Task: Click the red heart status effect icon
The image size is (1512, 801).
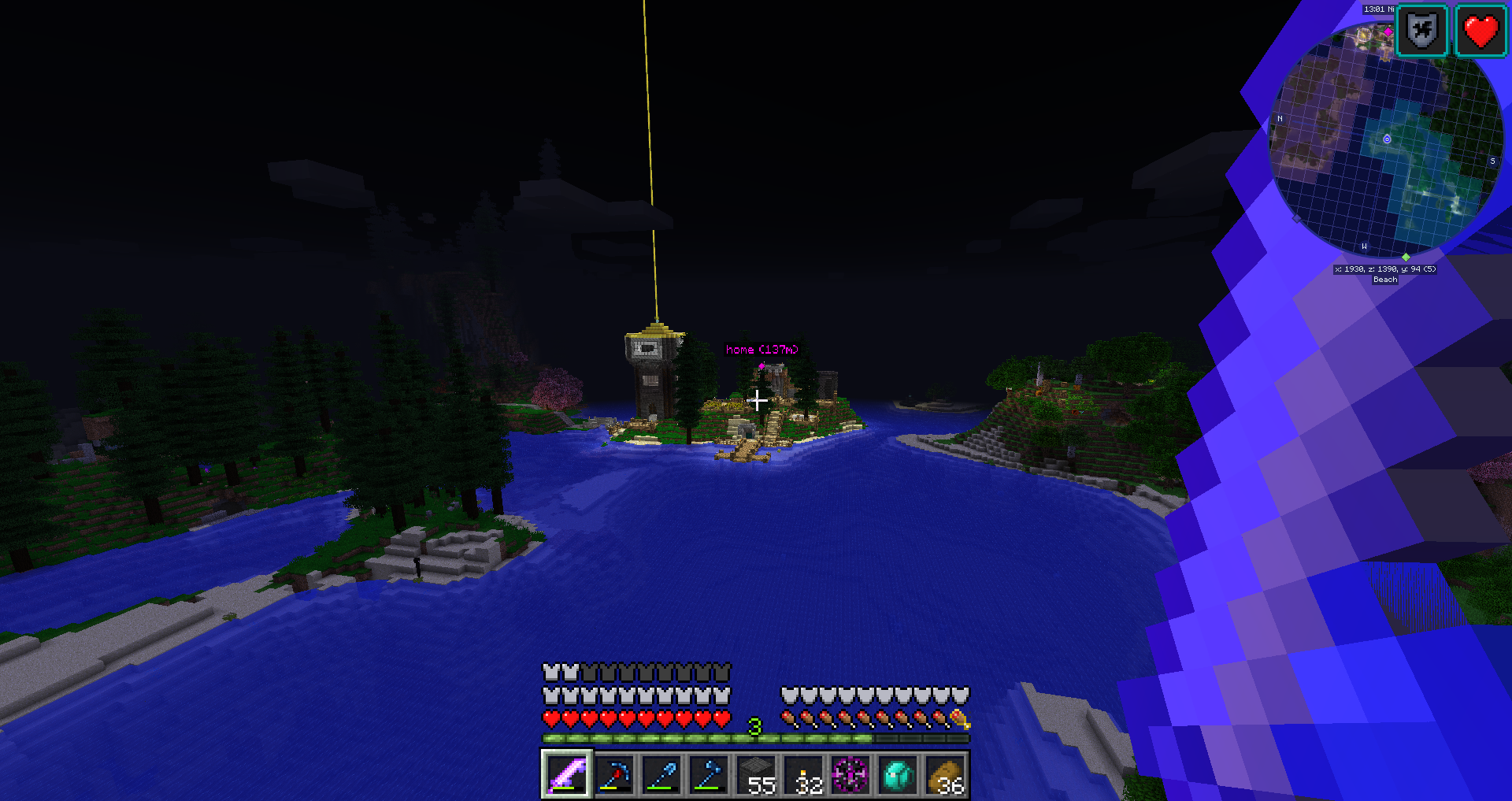Action: click(x=1480, y=32)
